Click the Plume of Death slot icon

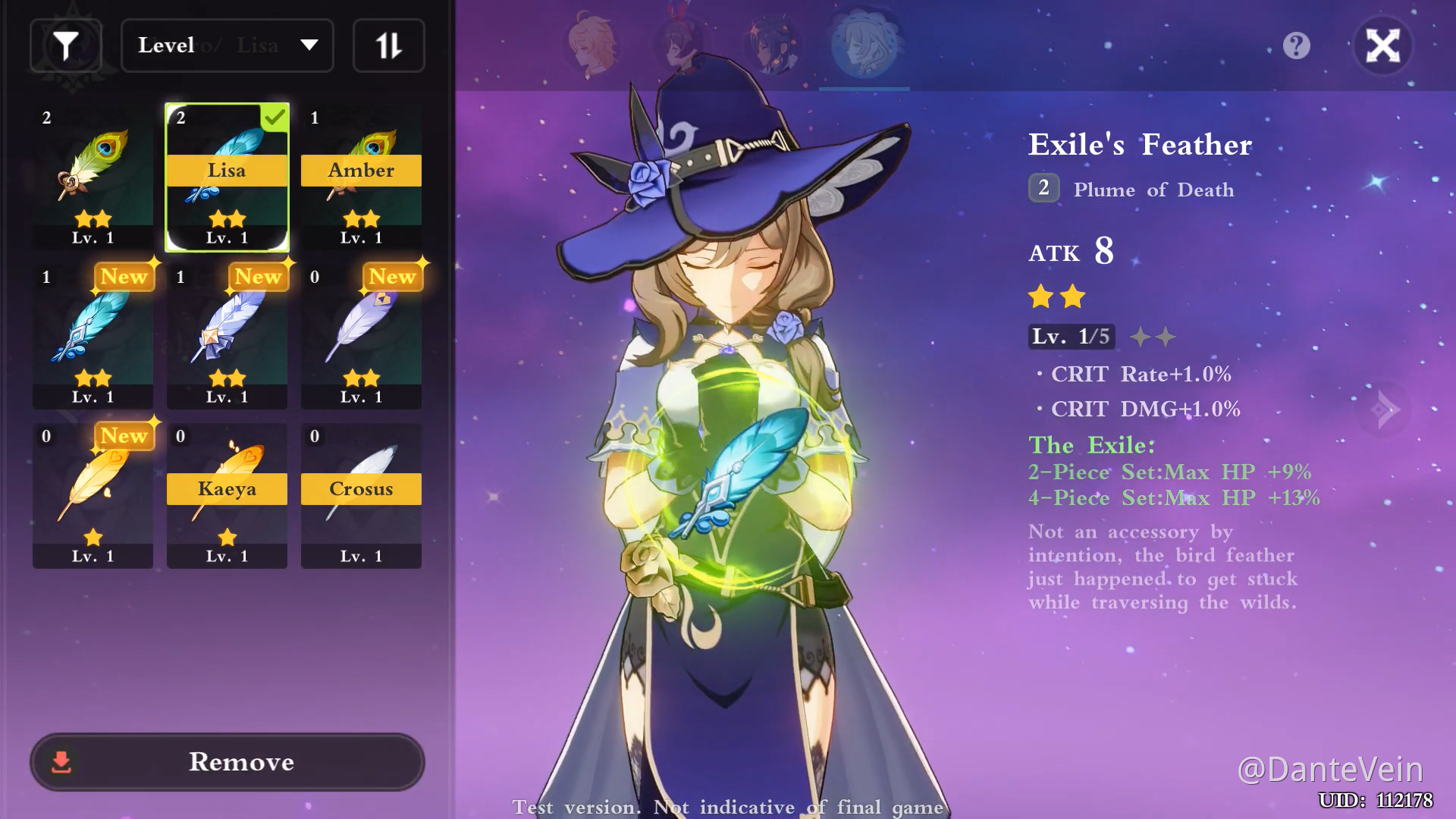click(1043, 189)
